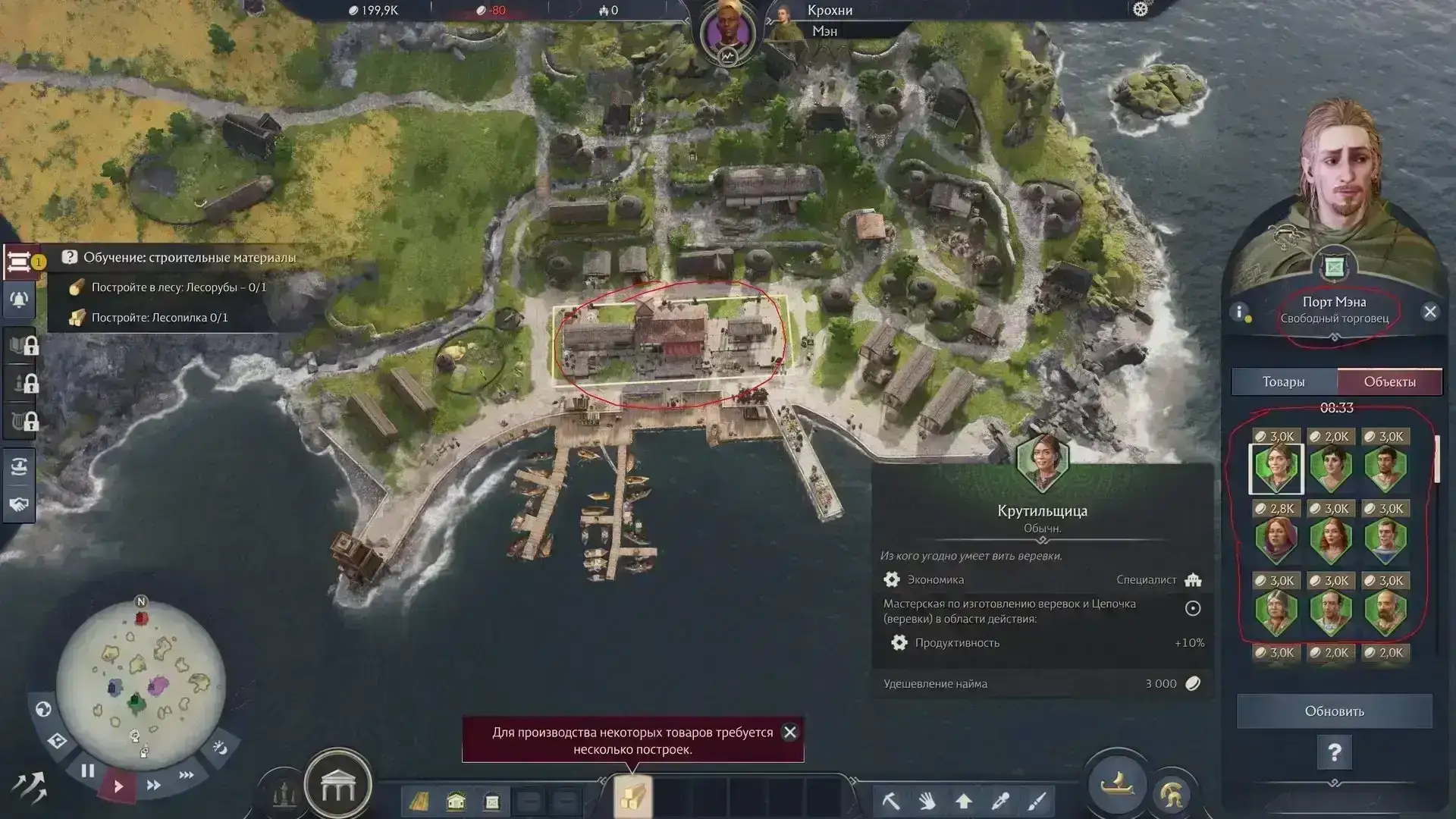1456x819 pixels.
Task: Open the notifications bell panel
Action: pos(19,300)
